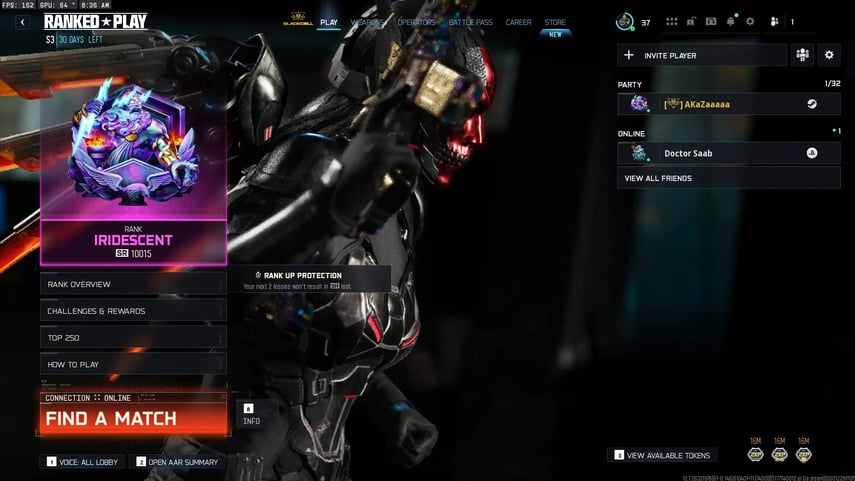Select online friend Doctor Saab
Image resolution: width=855 pixels, height=481 pixels.
point(722,153)
